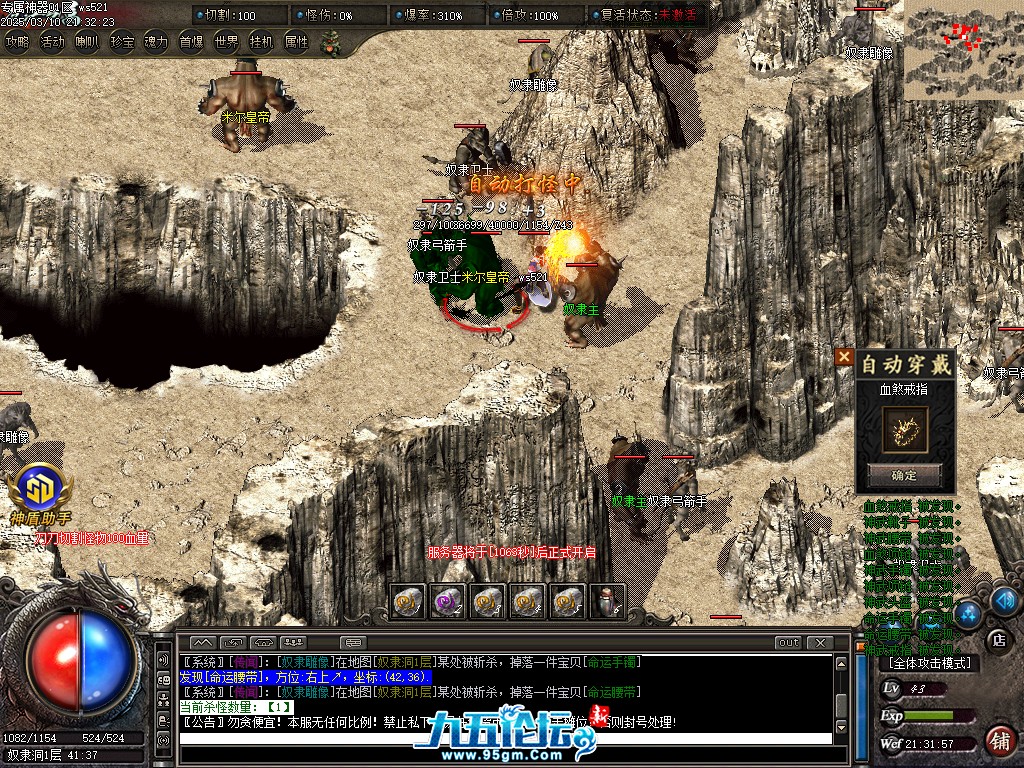1024x768 pixels.
Task: Open the 魂力 soul power menu
Action: (x=156, y=42)
